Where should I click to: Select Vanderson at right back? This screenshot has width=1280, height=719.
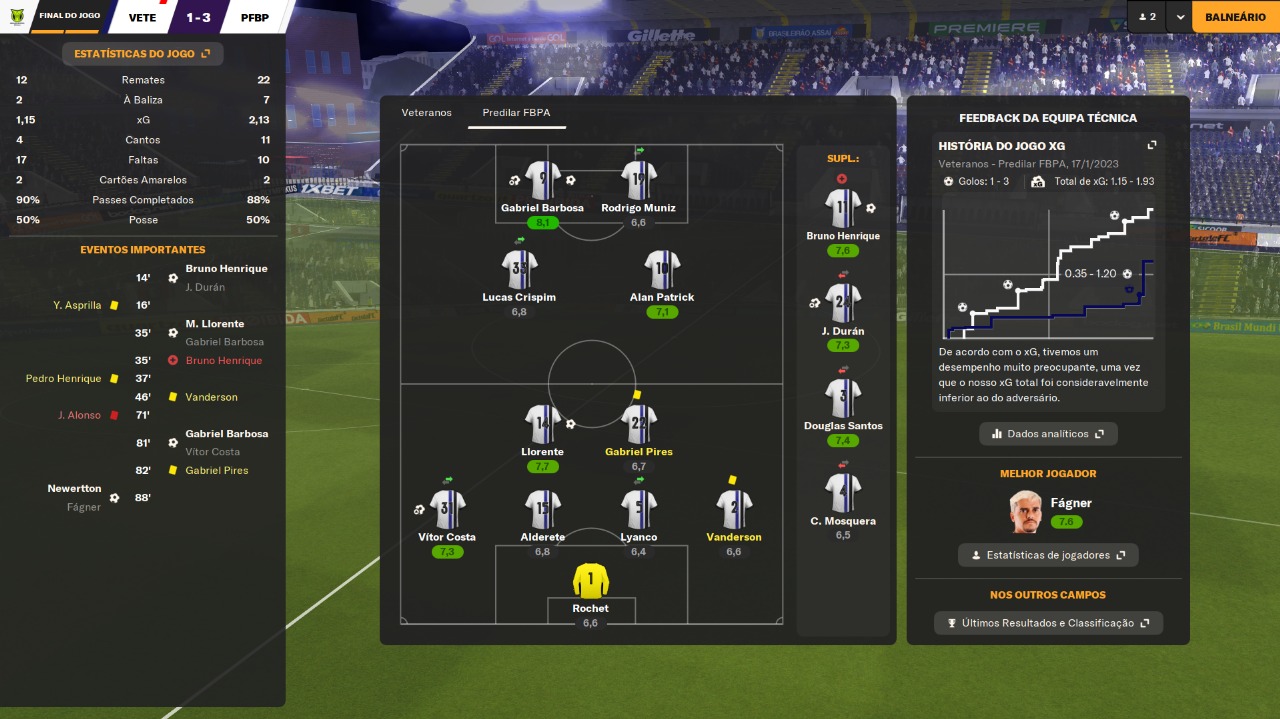point(734,510)
